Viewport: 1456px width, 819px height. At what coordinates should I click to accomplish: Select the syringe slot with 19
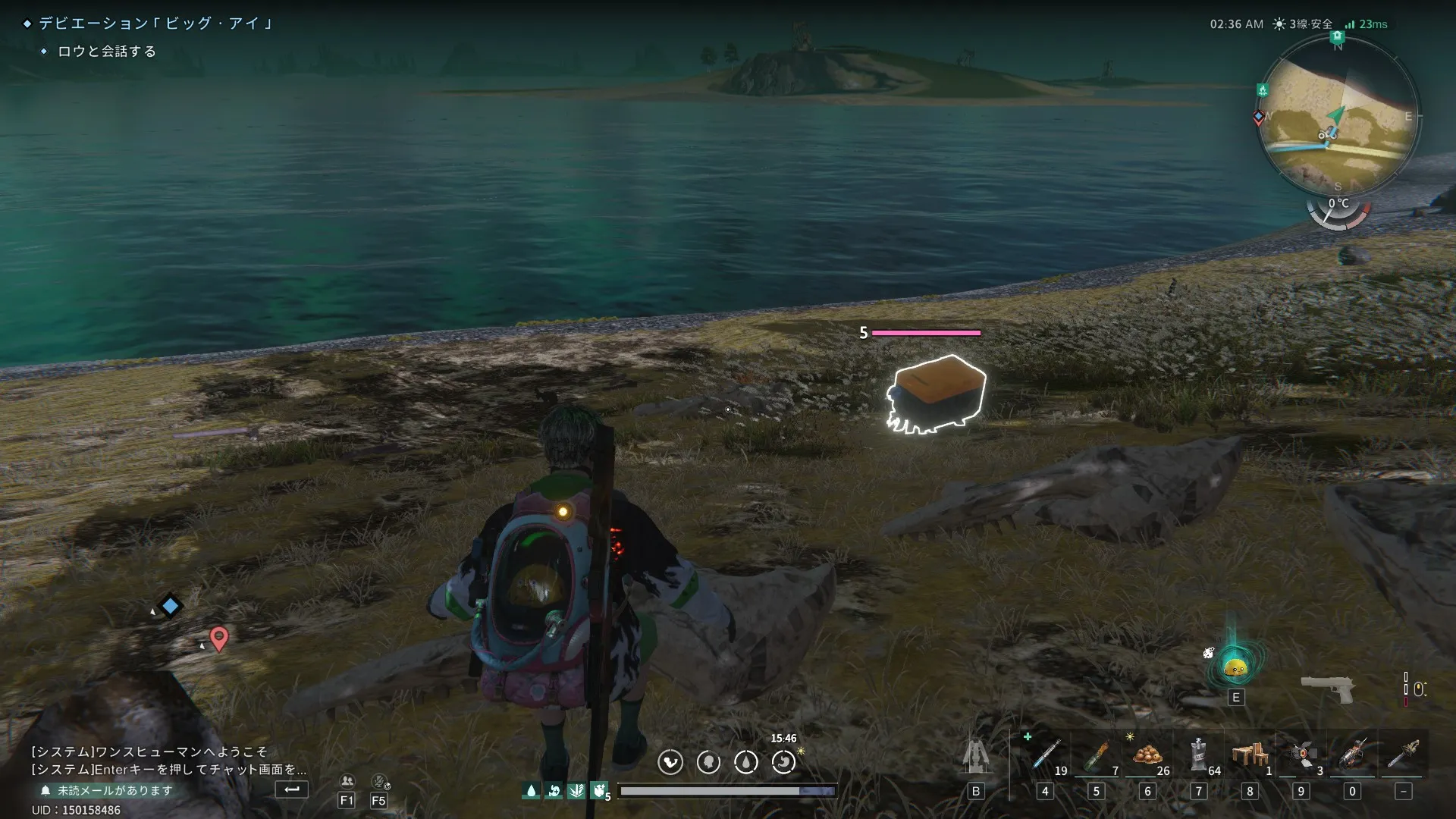[1046, 755]
